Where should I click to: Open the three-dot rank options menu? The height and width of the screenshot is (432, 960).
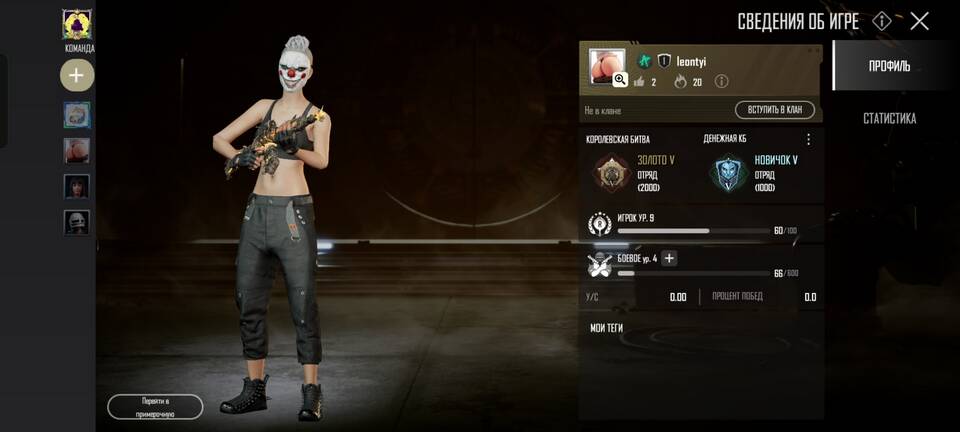(x=809, y=140)
